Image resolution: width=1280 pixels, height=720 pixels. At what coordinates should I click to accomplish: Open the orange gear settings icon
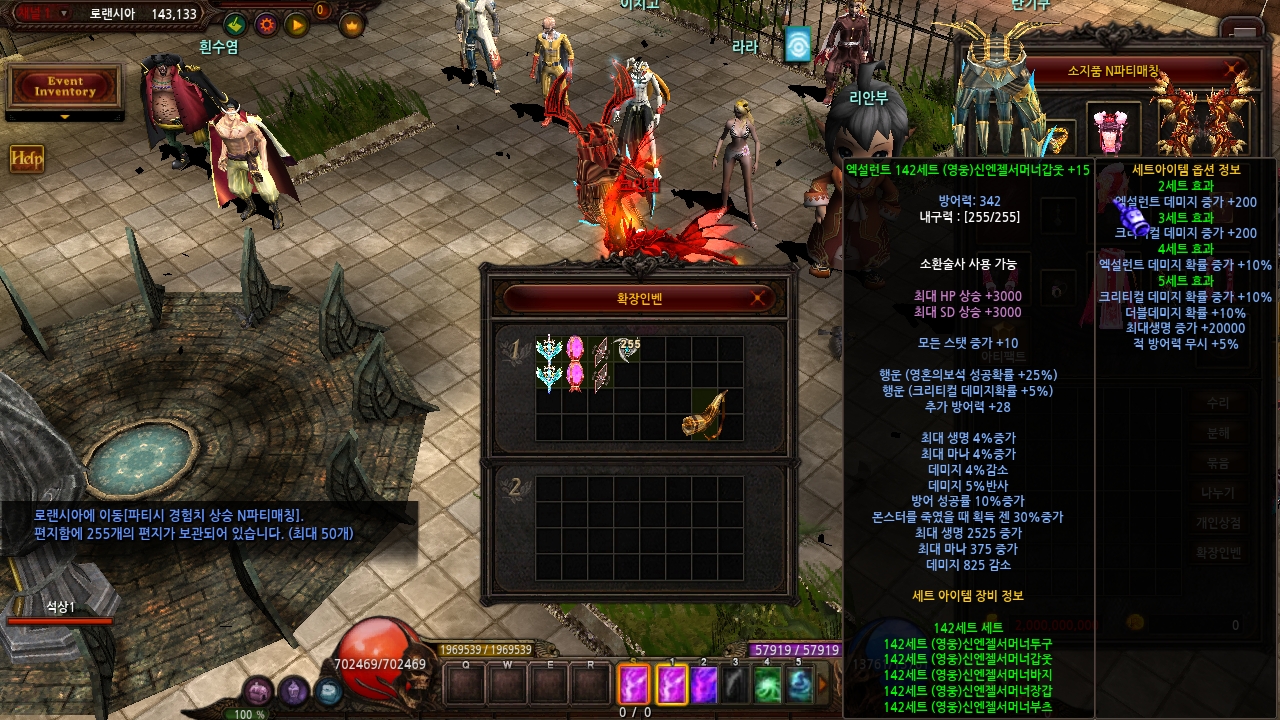click(266, 25)
